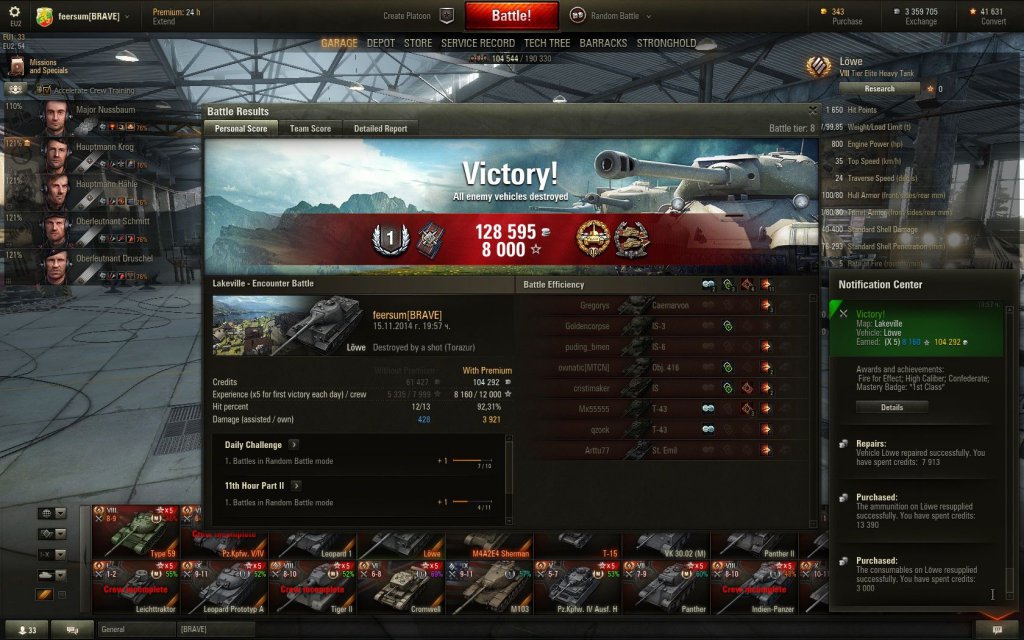Open the settings gear menu
Image resolution: width=1024 pixels, height=640 pixels.
click(x=14, y=11)
